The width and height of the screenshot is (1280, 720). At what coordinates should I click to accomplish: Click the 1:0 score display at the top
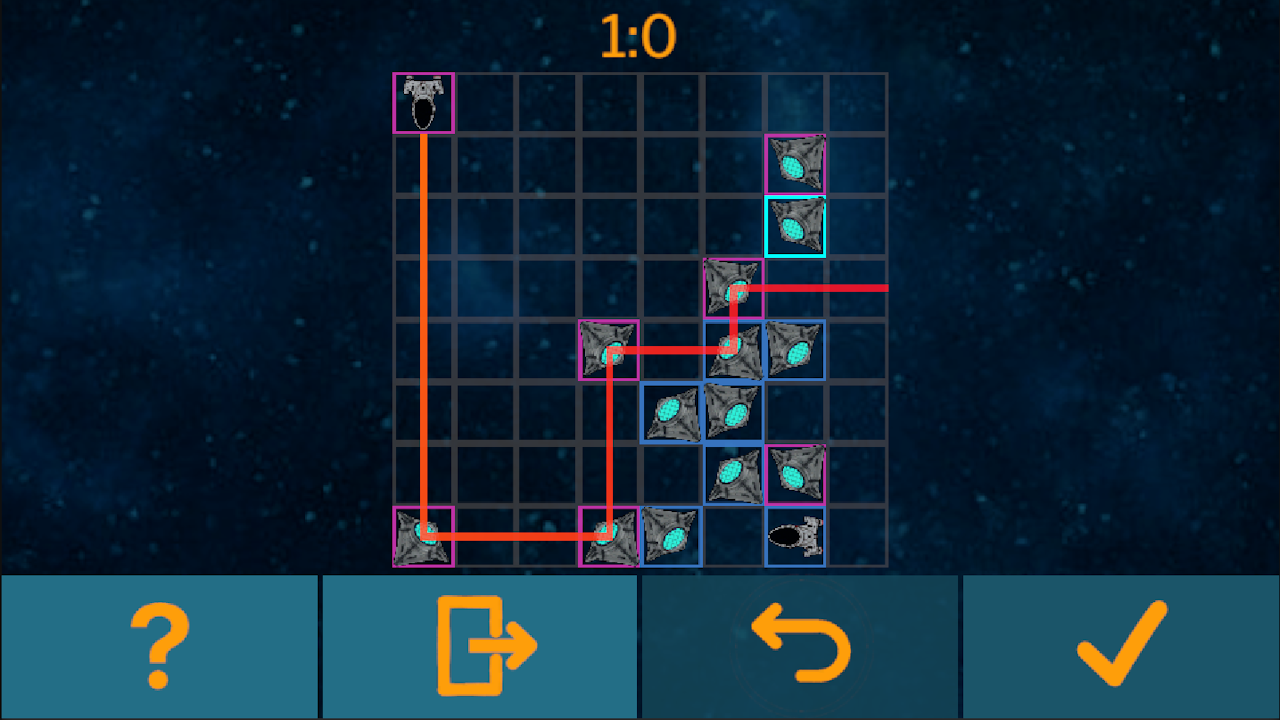pos(640,33)
